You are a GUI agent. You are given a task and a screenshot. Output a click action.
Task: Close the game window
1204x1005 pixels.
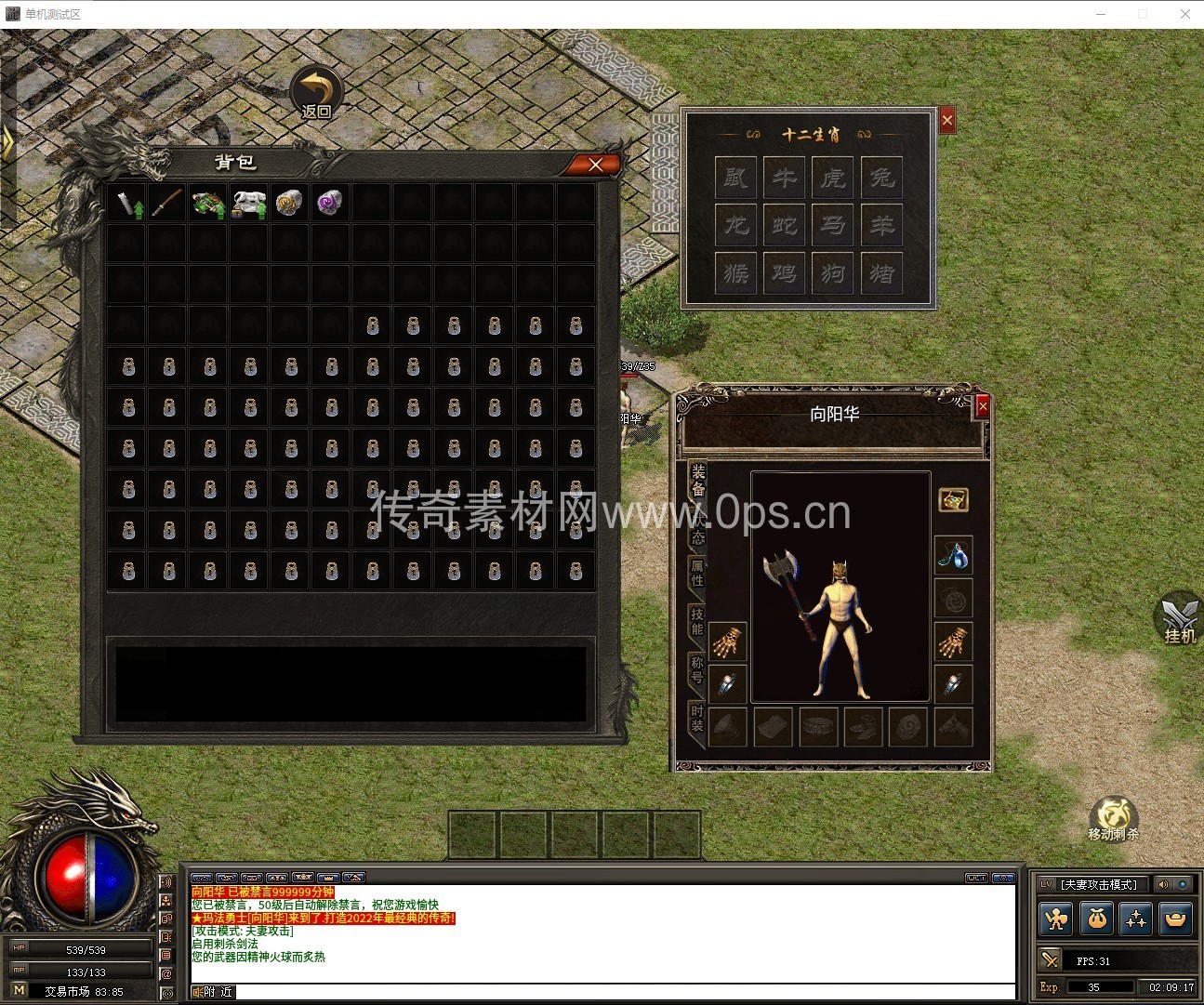click(1184, 14)
